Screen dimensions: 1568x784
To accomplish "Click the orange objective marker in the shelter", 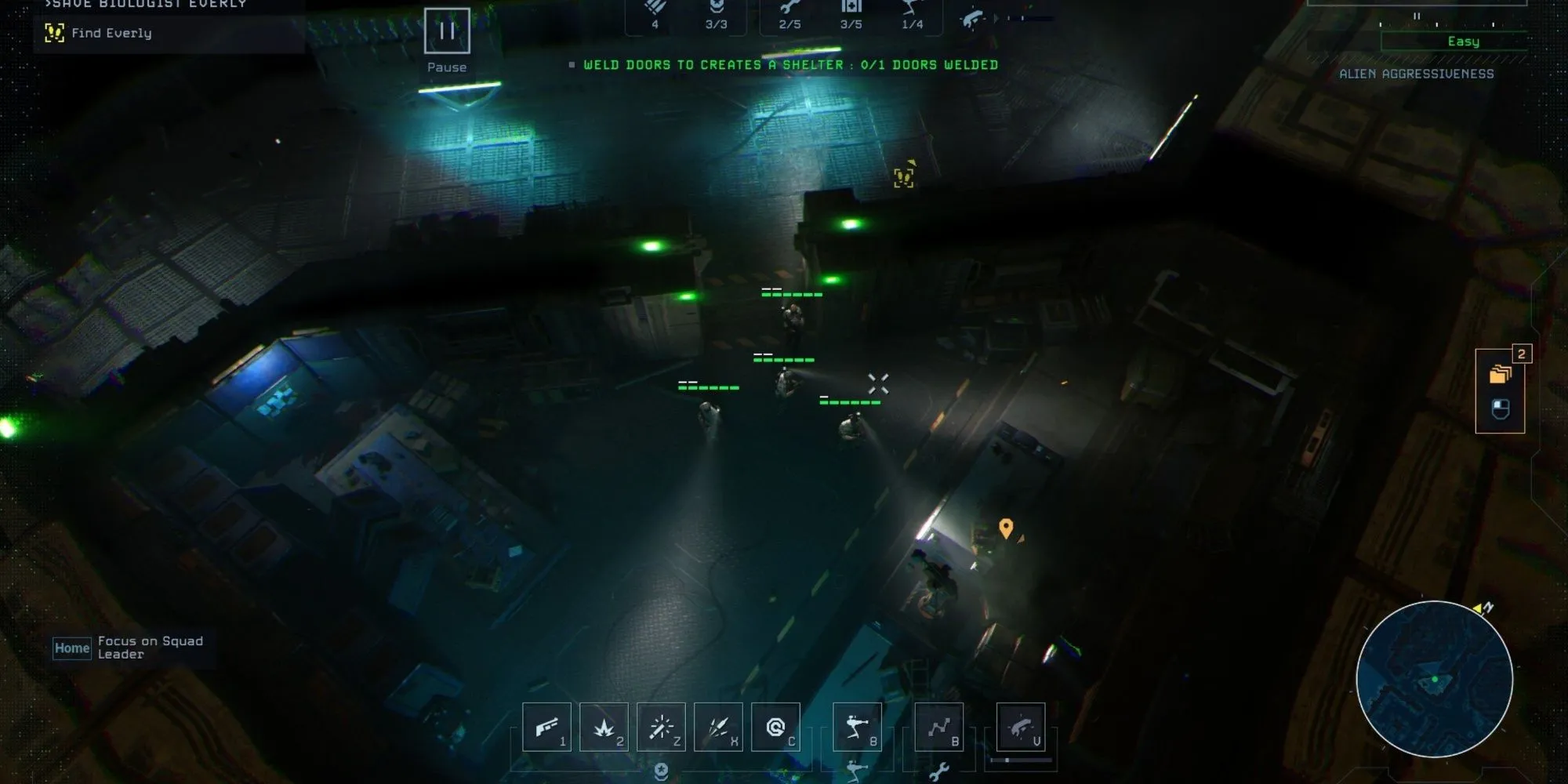I will pos(1006,528).
